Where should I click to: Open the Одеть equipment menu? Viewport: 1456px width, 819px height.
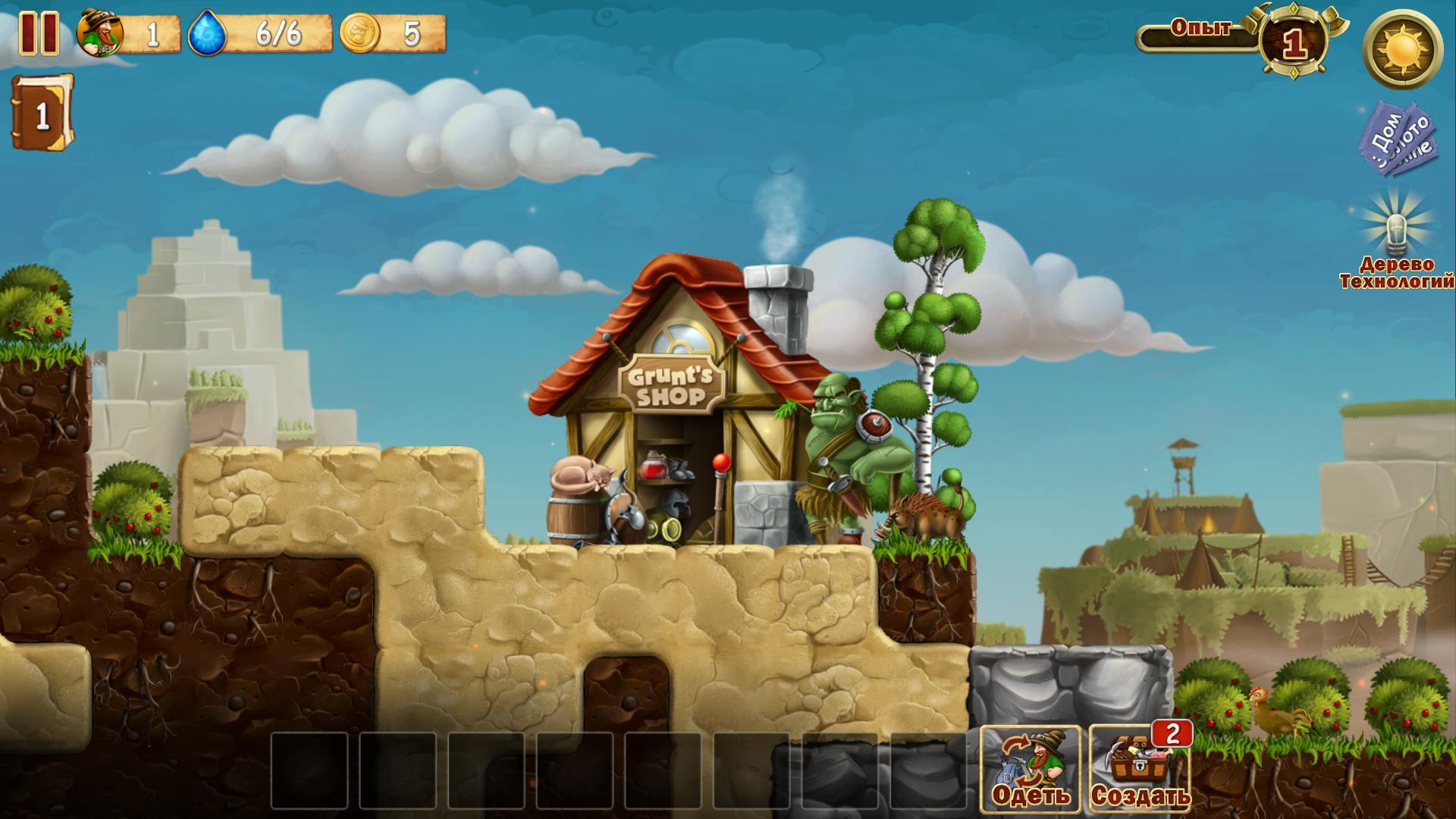(x=1031, y=768)
